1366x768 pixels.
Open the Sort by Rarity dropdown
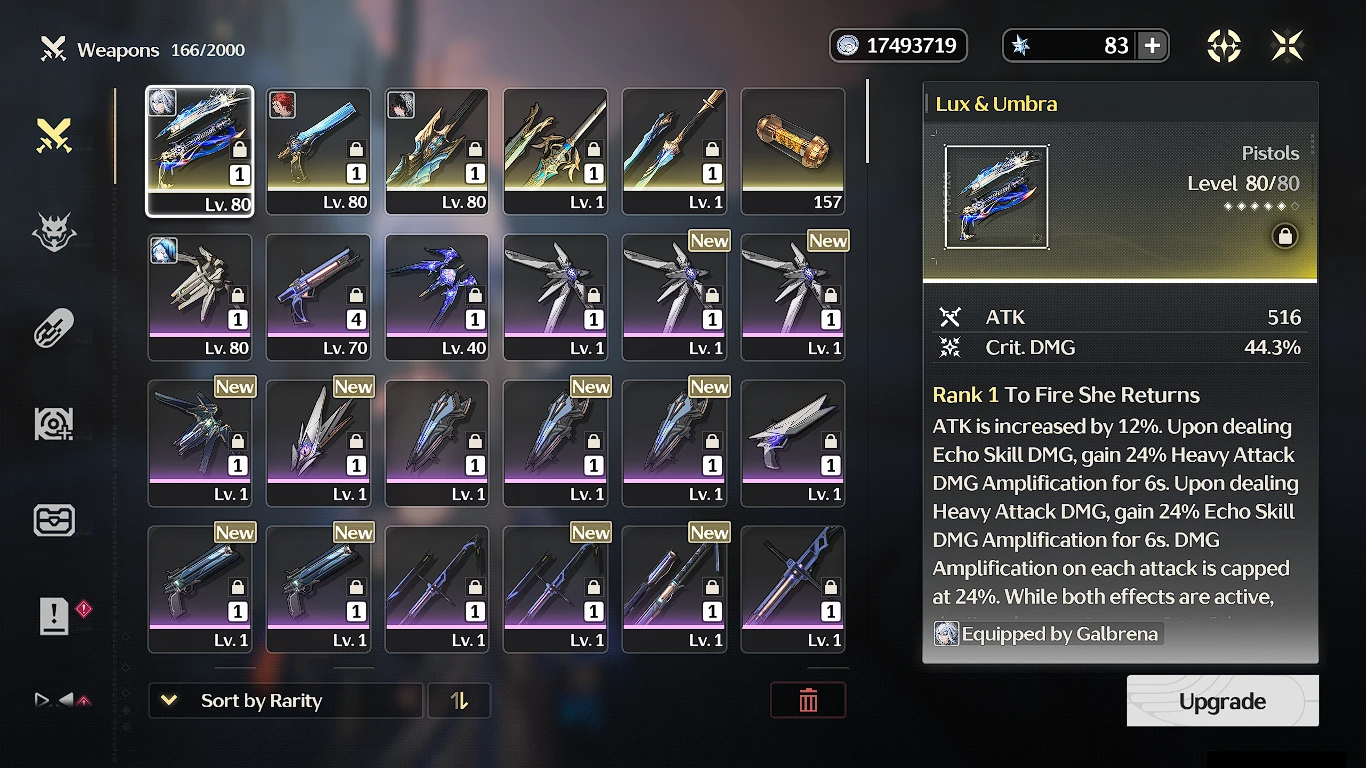285,701
